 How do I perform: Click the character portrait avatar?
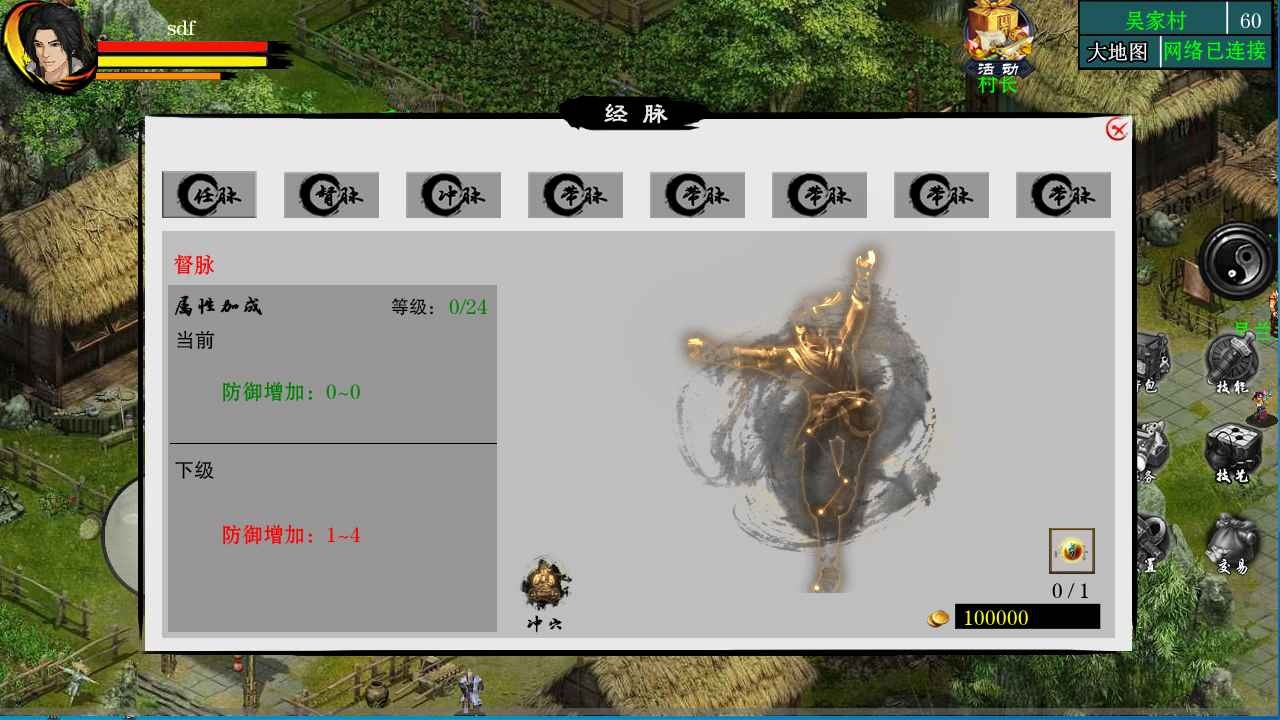click(x=53, y=48)
